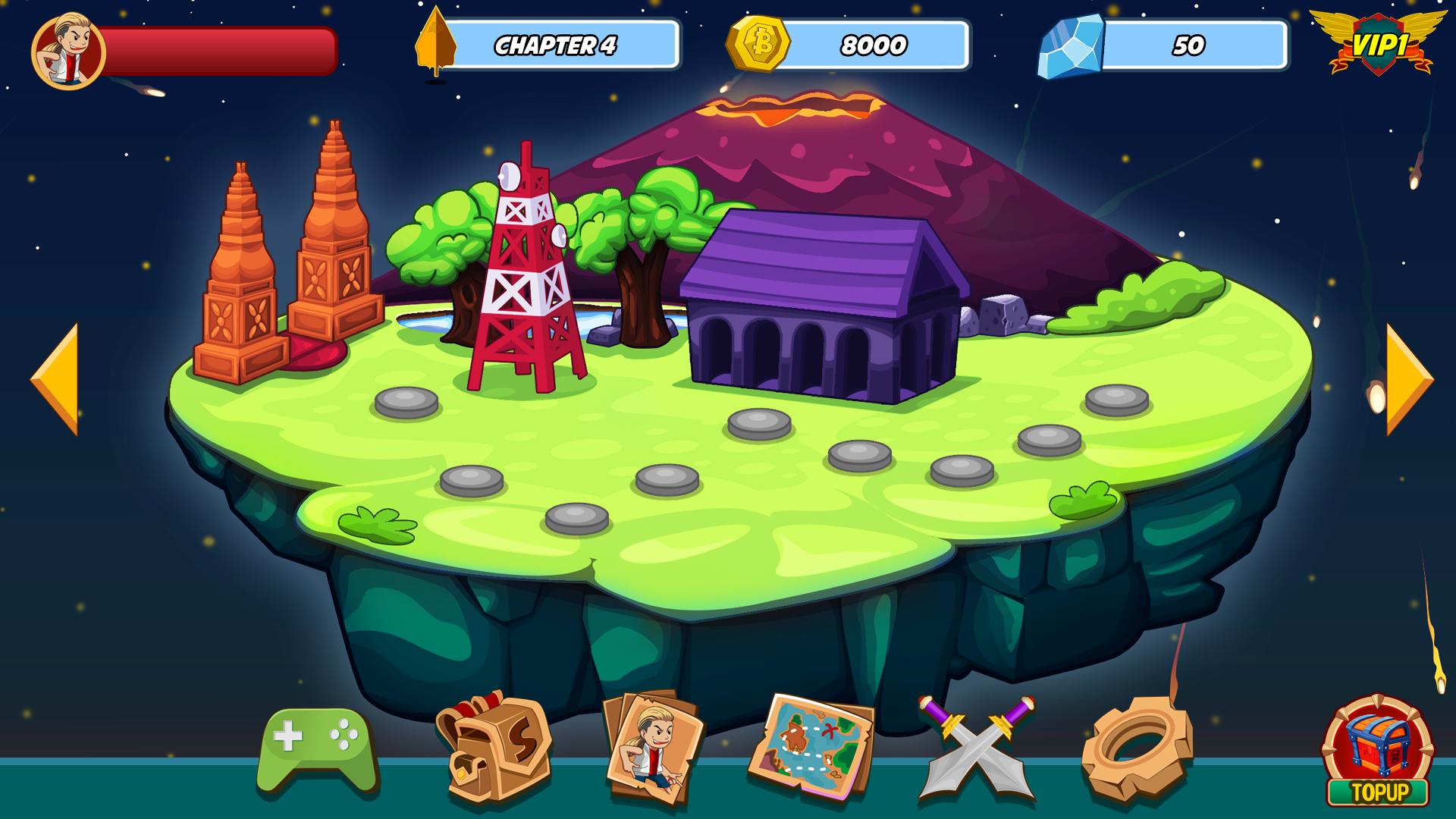The height and width of the screenshot is (819, 1456).
Task: Select the player avatar portrait
Action: [x=68, y=50]
